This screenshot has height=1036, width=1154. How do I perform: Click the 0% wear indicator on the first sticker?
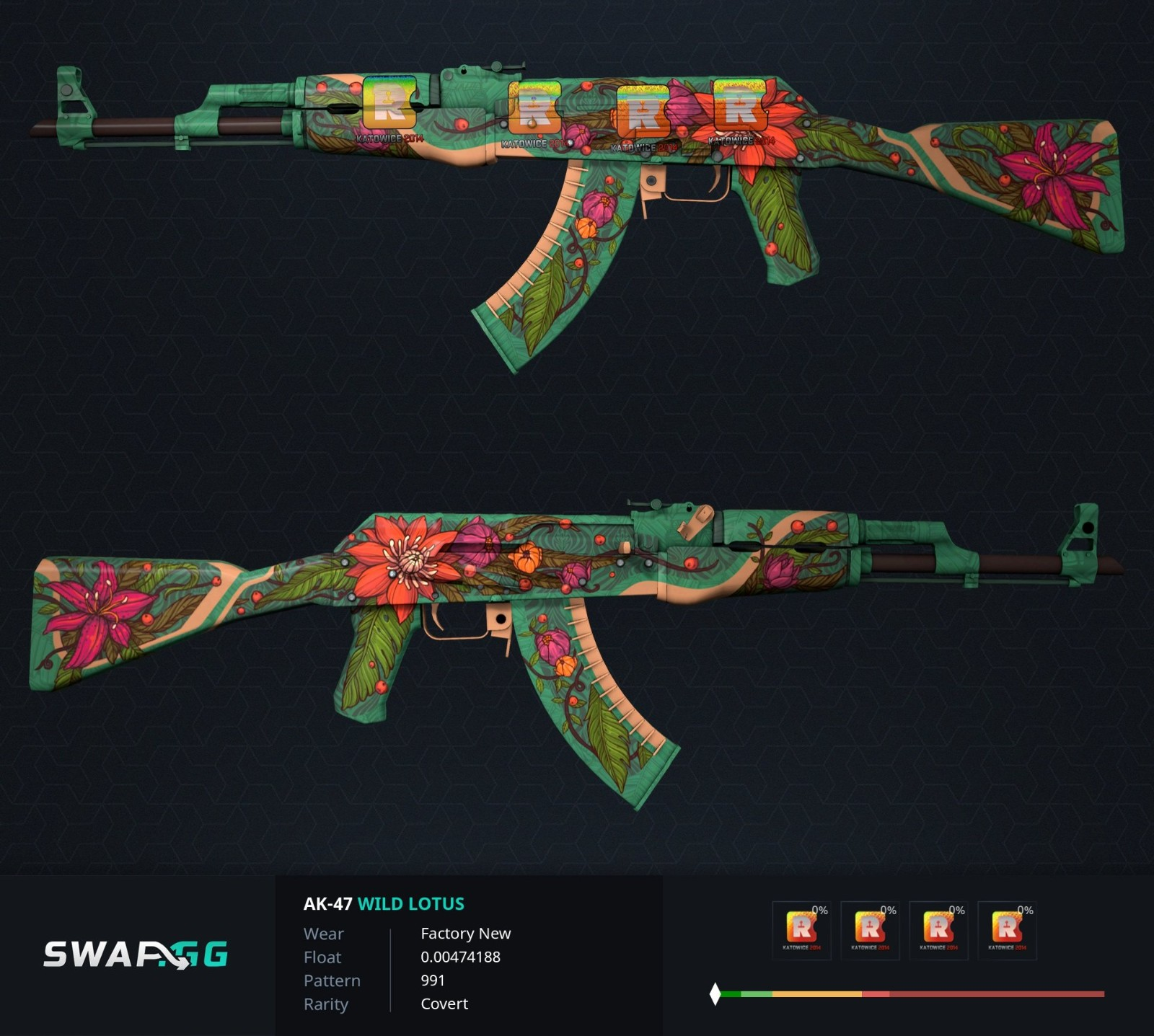pyautogui.click(x=820, y=910)
